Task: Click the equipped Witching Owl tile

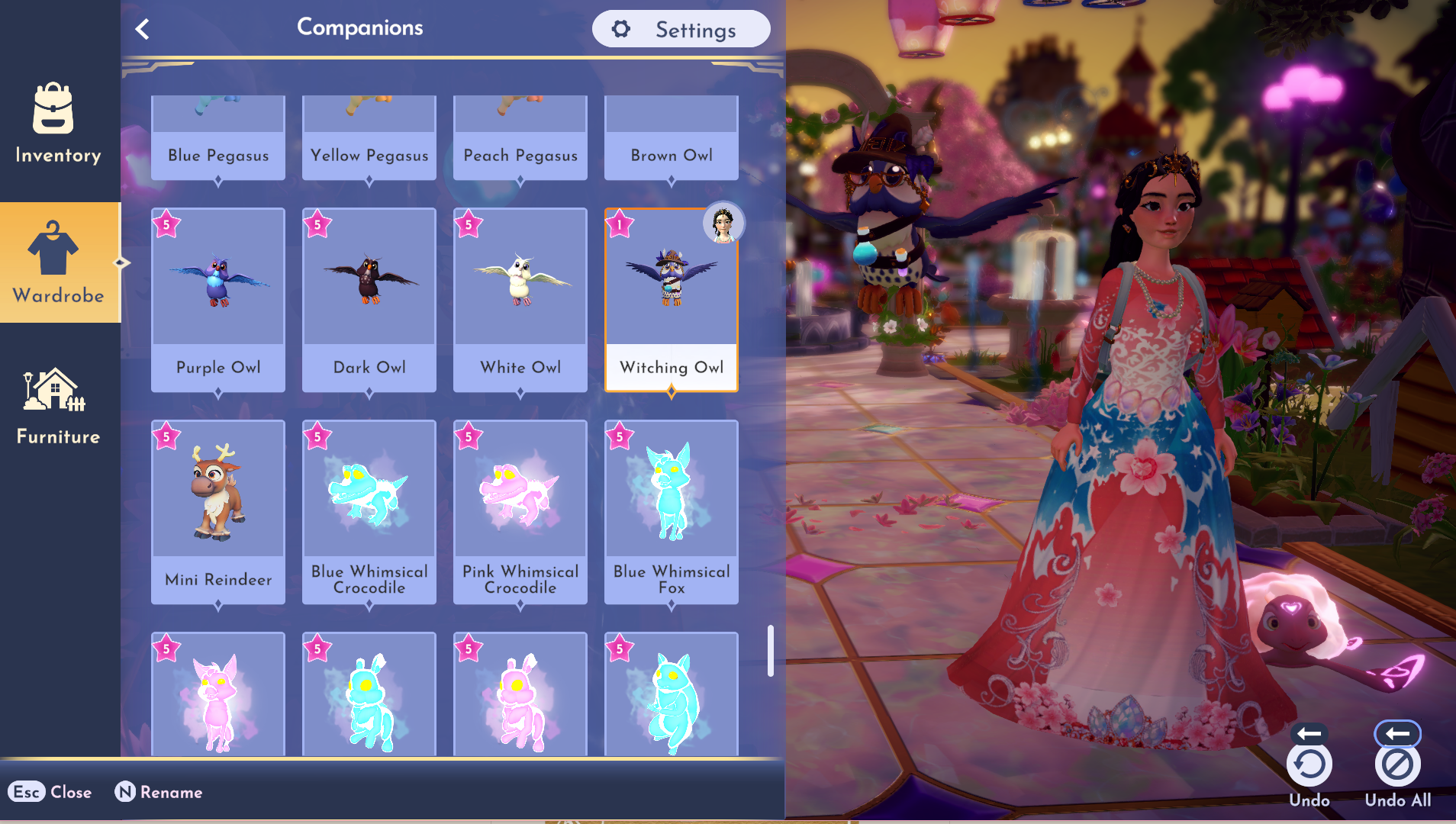Action: [x=672, y=299]
